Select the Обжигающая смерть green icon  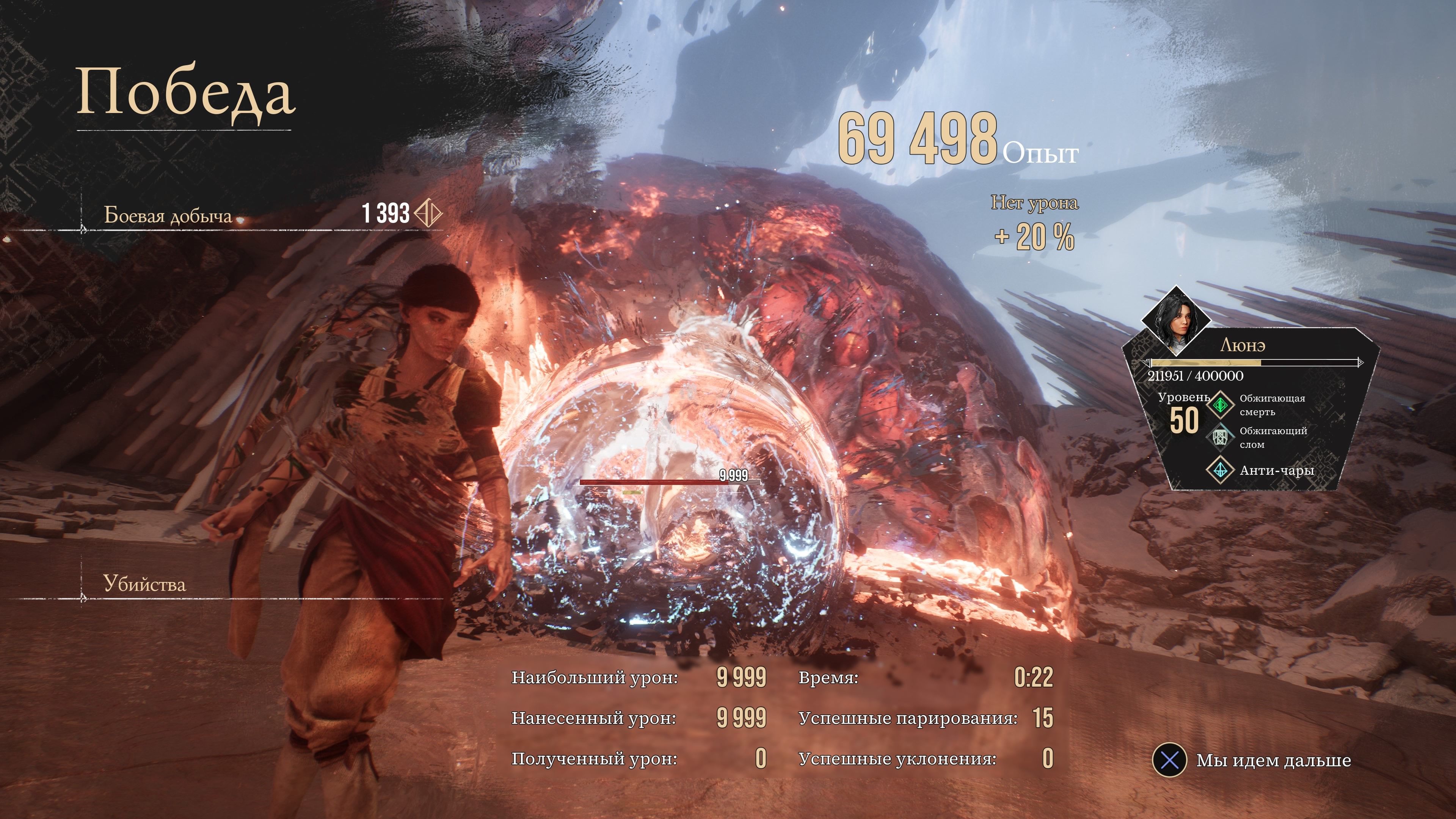coord(1220,405)
